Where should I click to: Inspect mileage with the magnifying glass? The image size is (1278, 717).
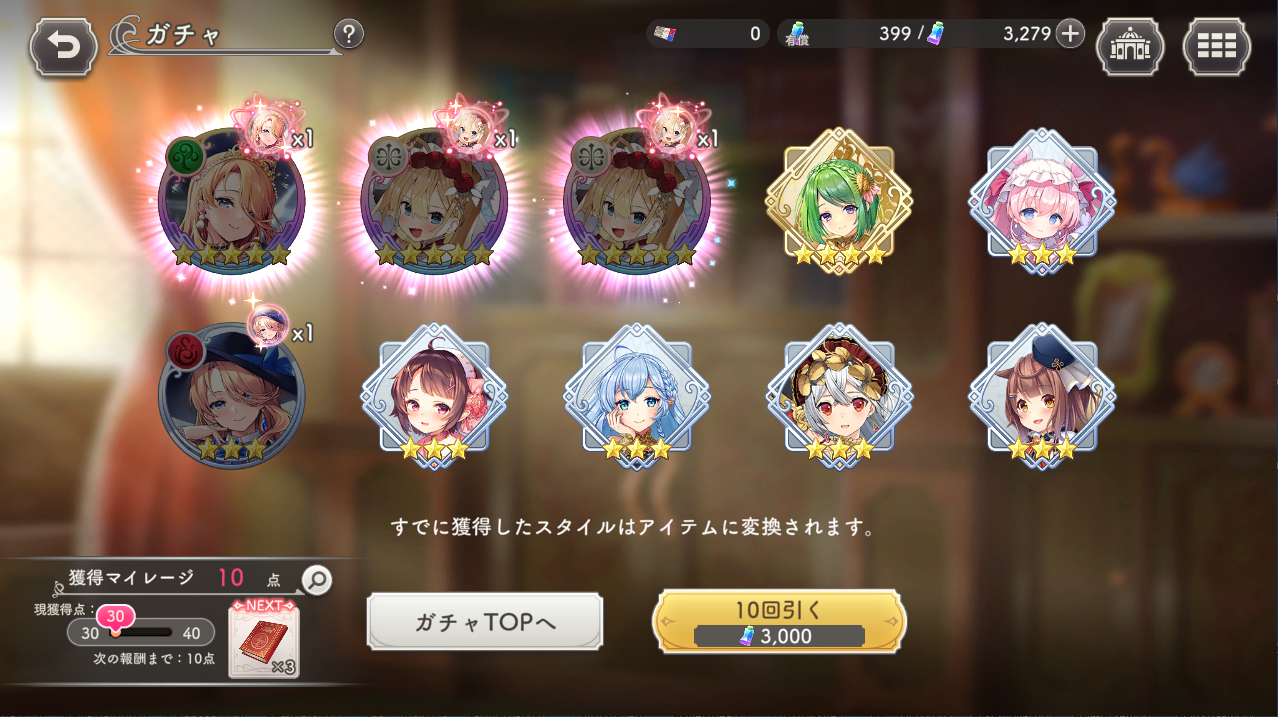click(317, 580)
